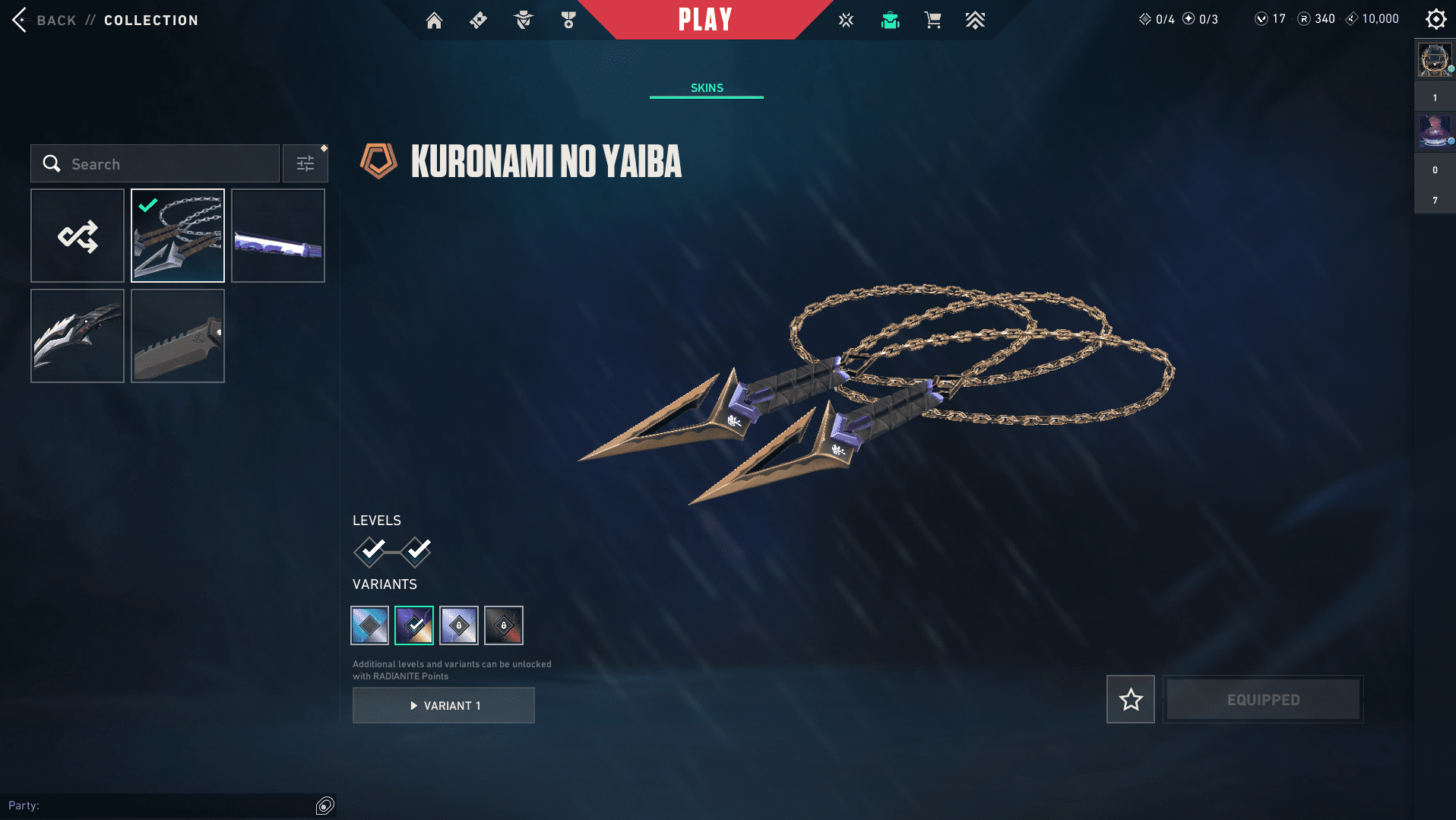Click the search filter icon beside the search bar
1456x820 pixels.
pos(305,163)
